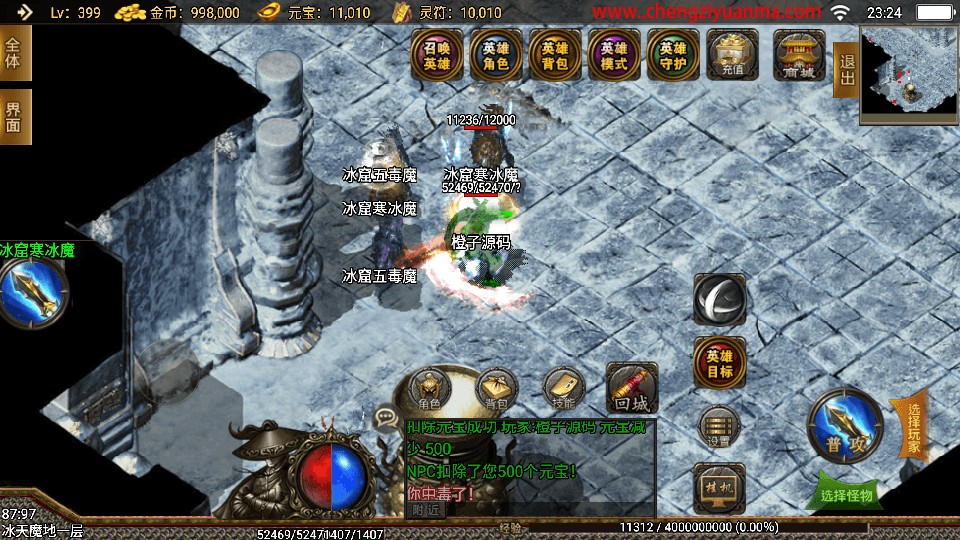Open the 背包 bag icon
960x540 pixels.
coord(497,390)
